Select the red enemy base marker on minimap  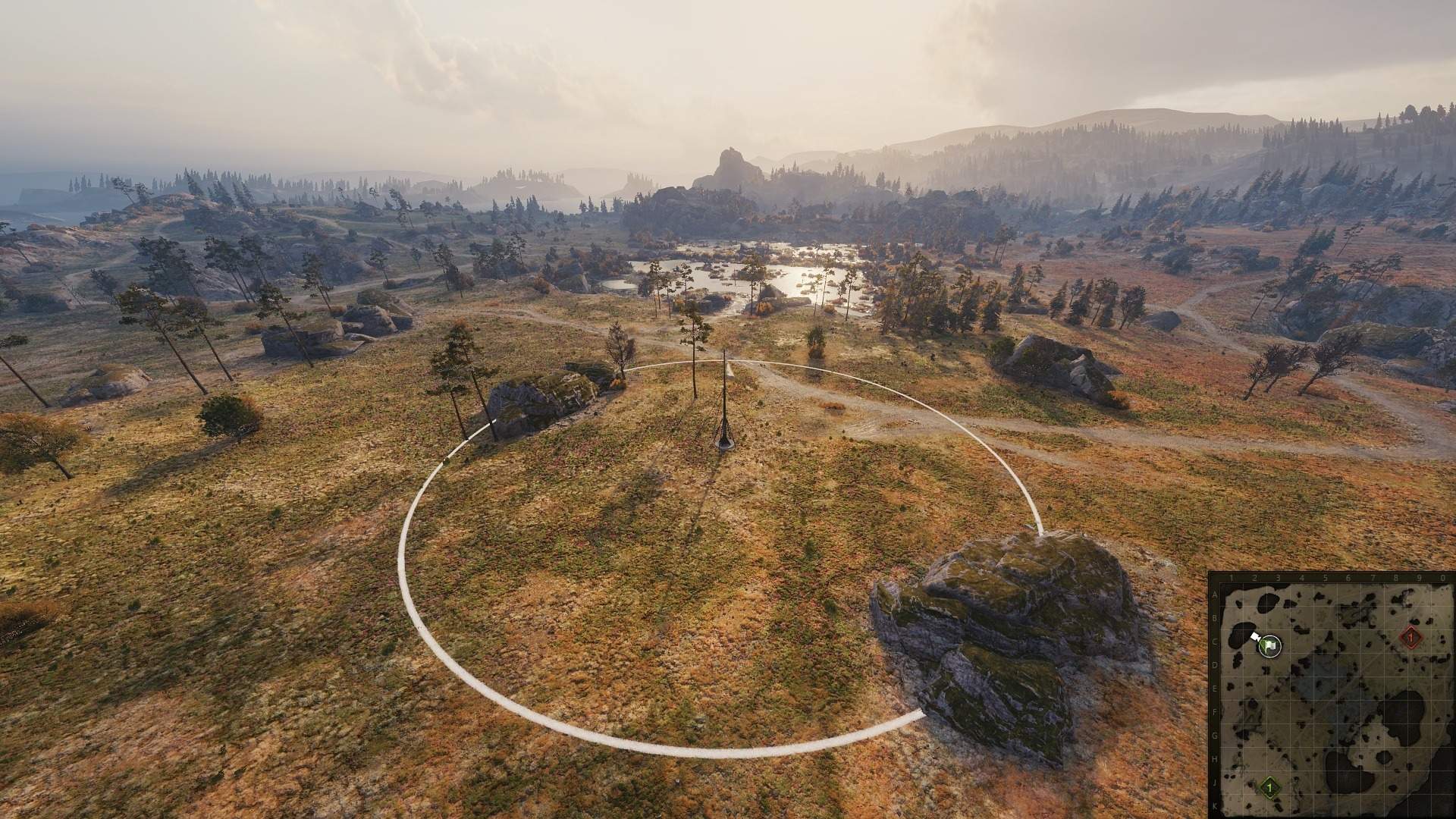coord(1410,638)
